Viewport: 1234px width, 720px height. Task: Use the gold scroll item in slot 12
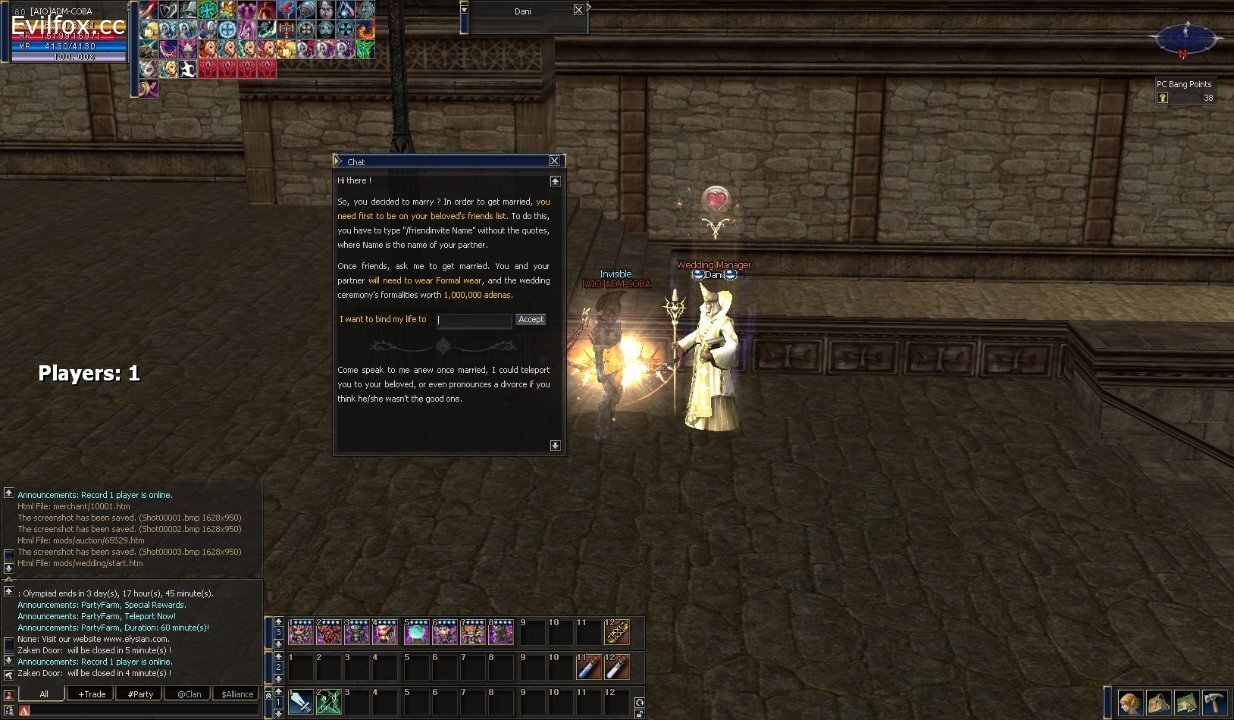[x=617, y=632]
